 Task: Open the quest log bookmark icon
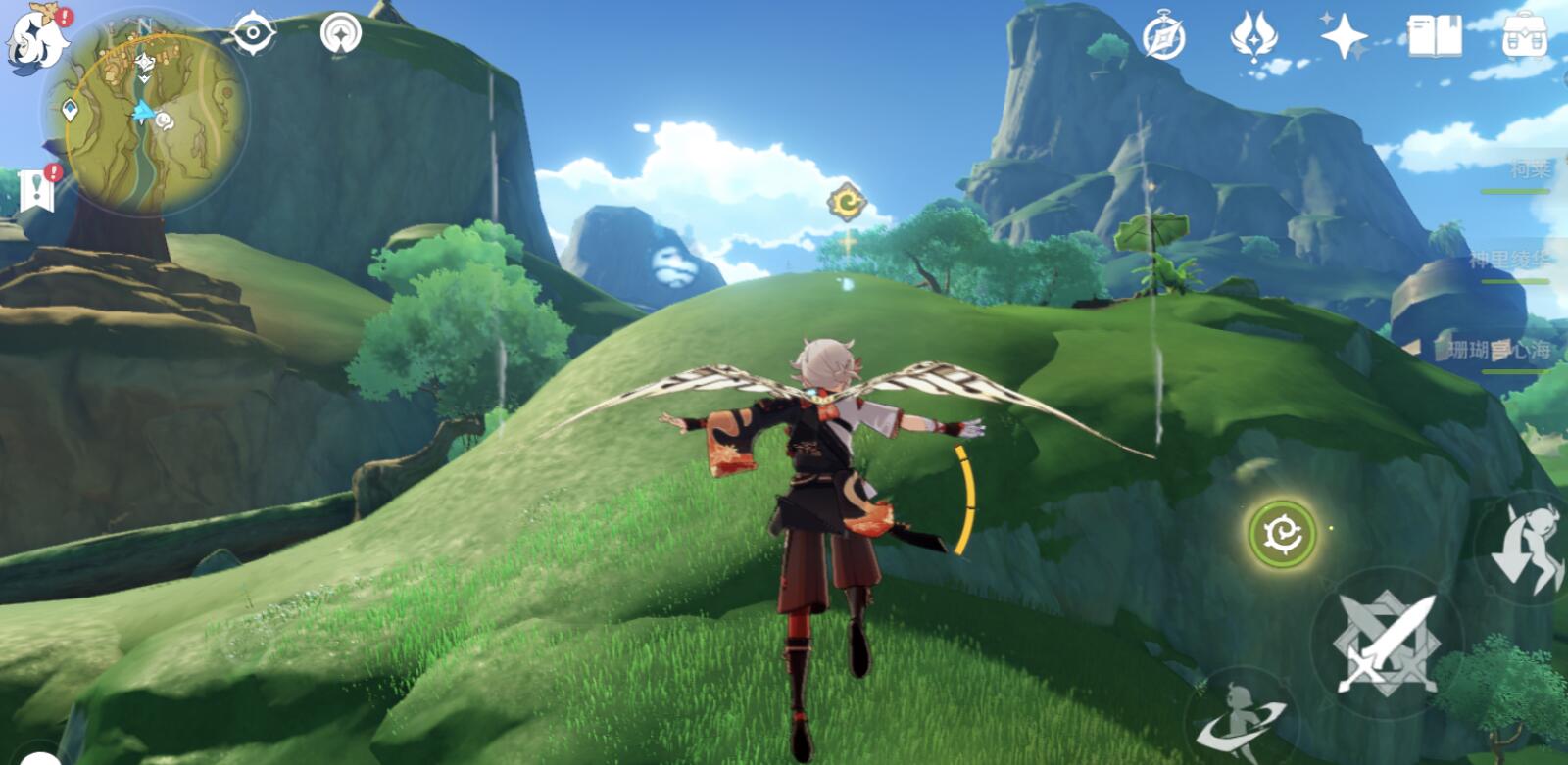[37, 189]
